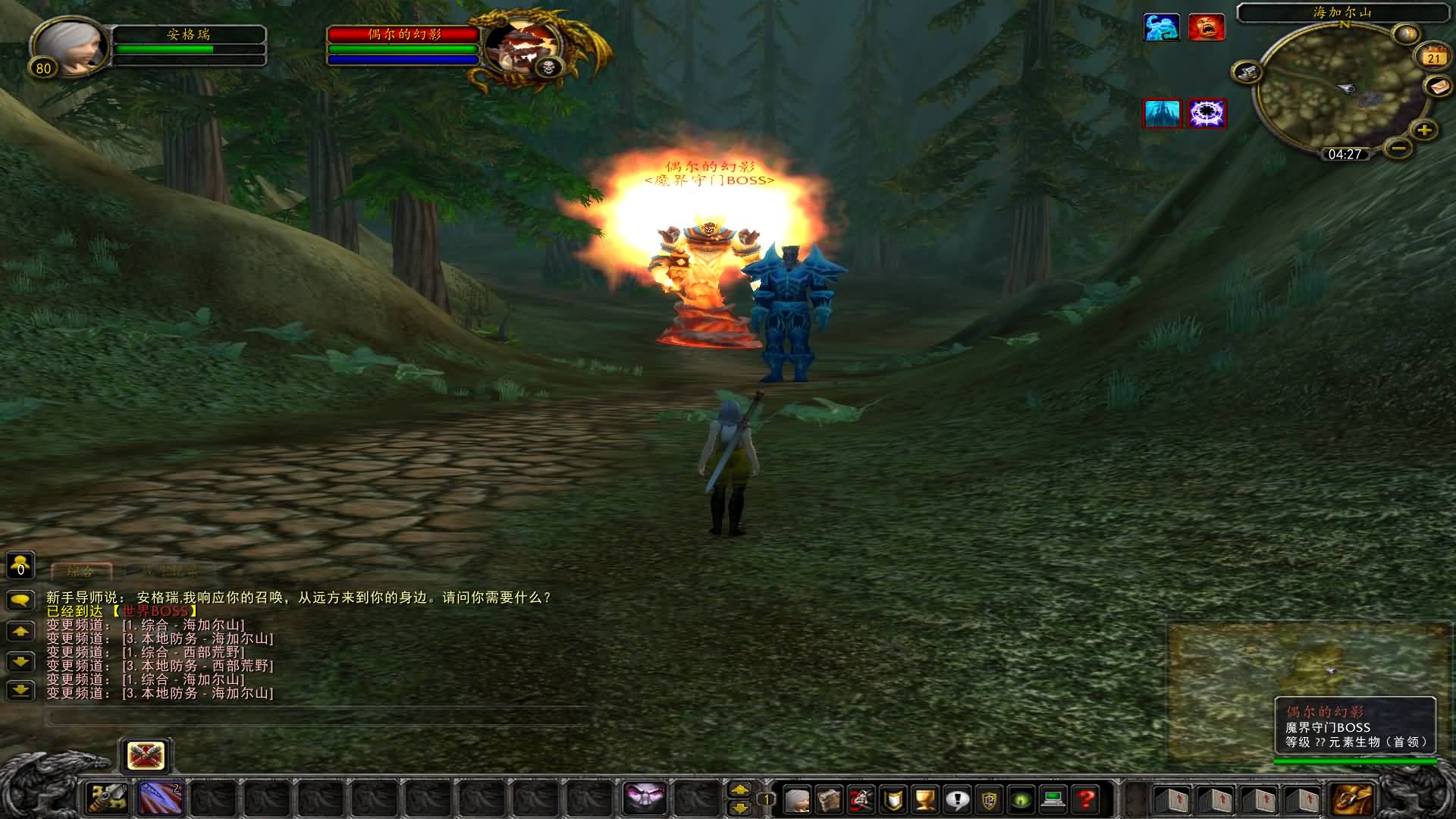This screenshot has width=1456, height=819.
Task: Open the quest log goblet button
Action: click(x=925, y=799)
